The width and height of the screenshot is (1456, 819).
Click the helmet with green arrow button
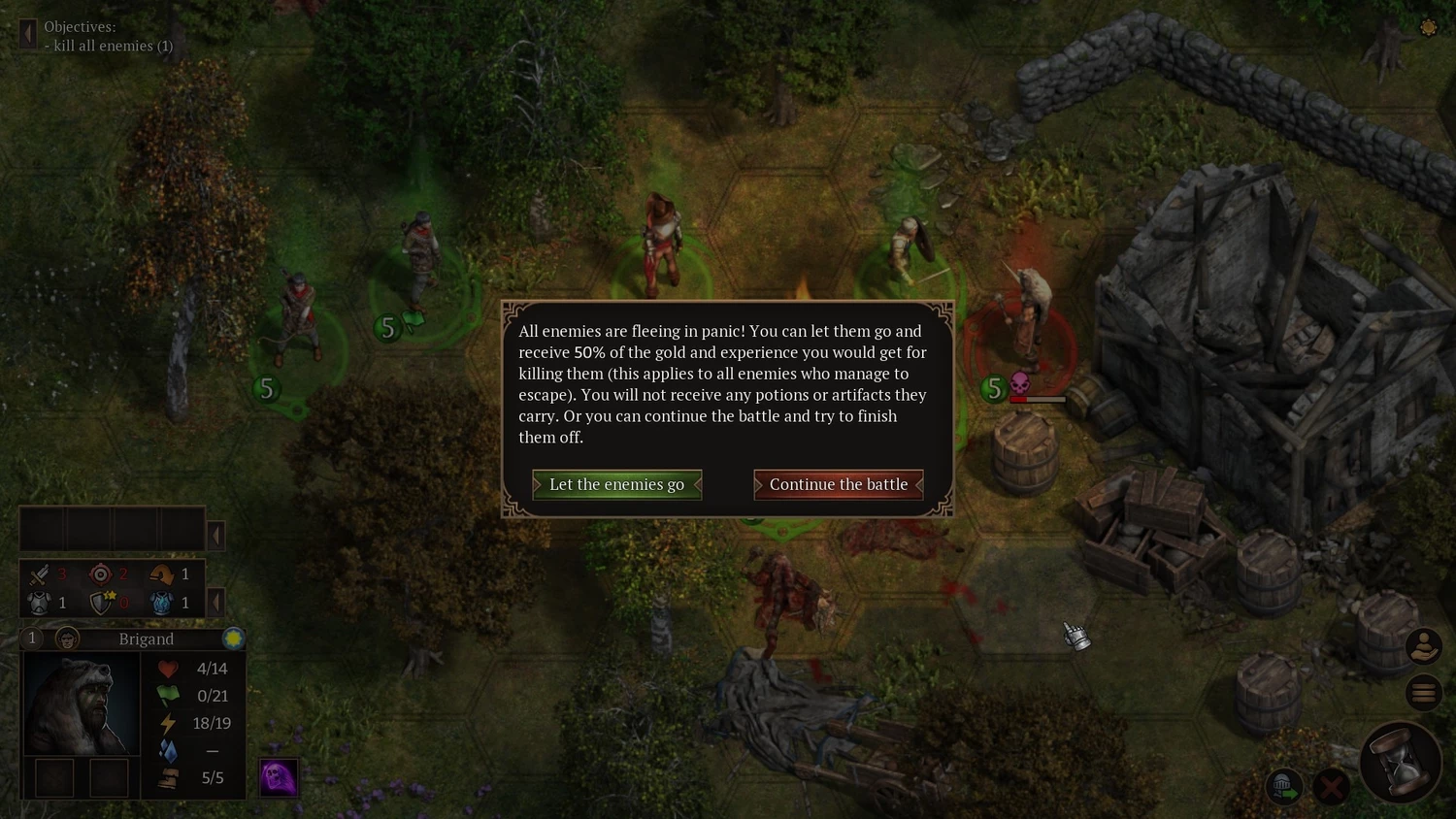(x=1283, y=786)
